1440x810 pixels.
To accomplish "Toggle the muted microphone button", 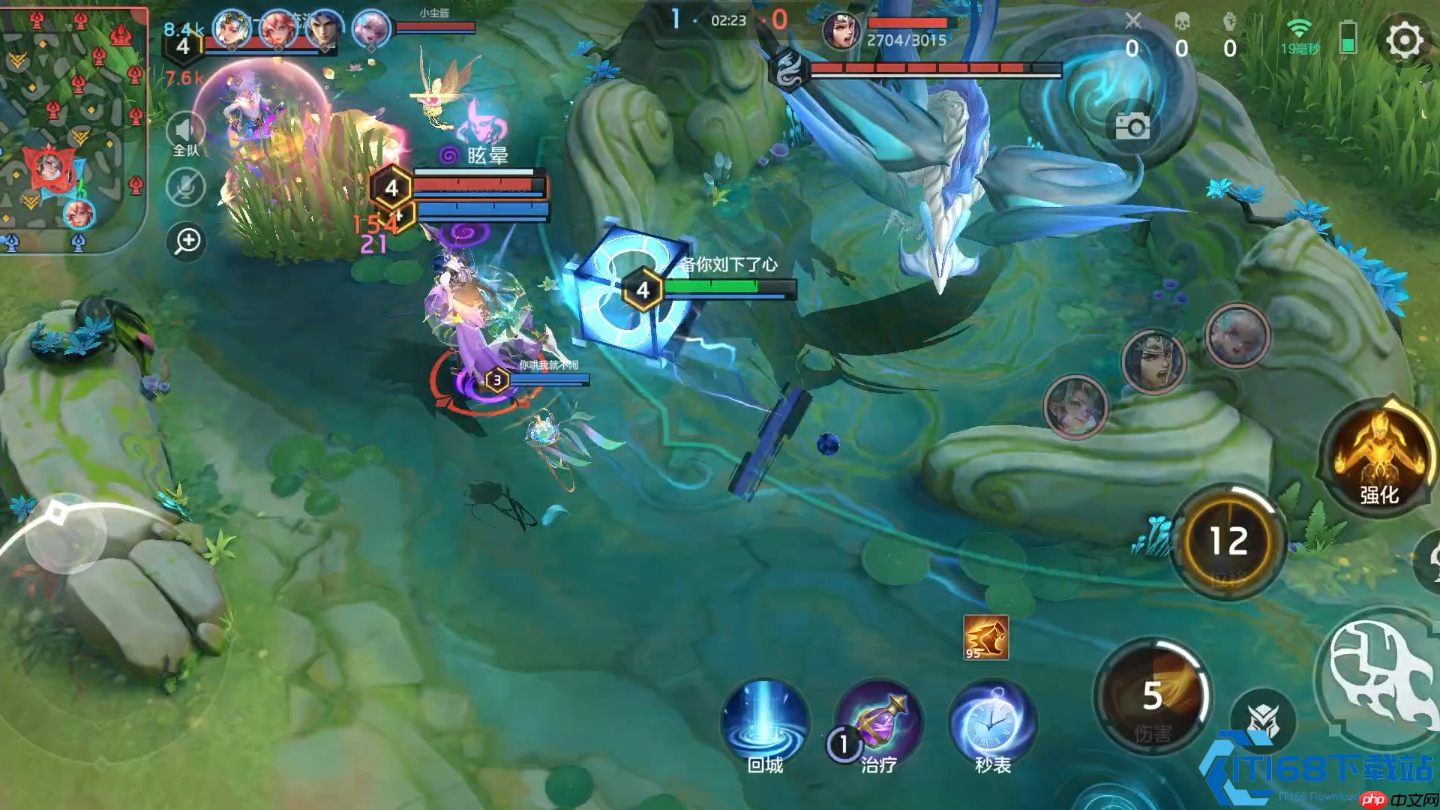I will tap(186, 187).
